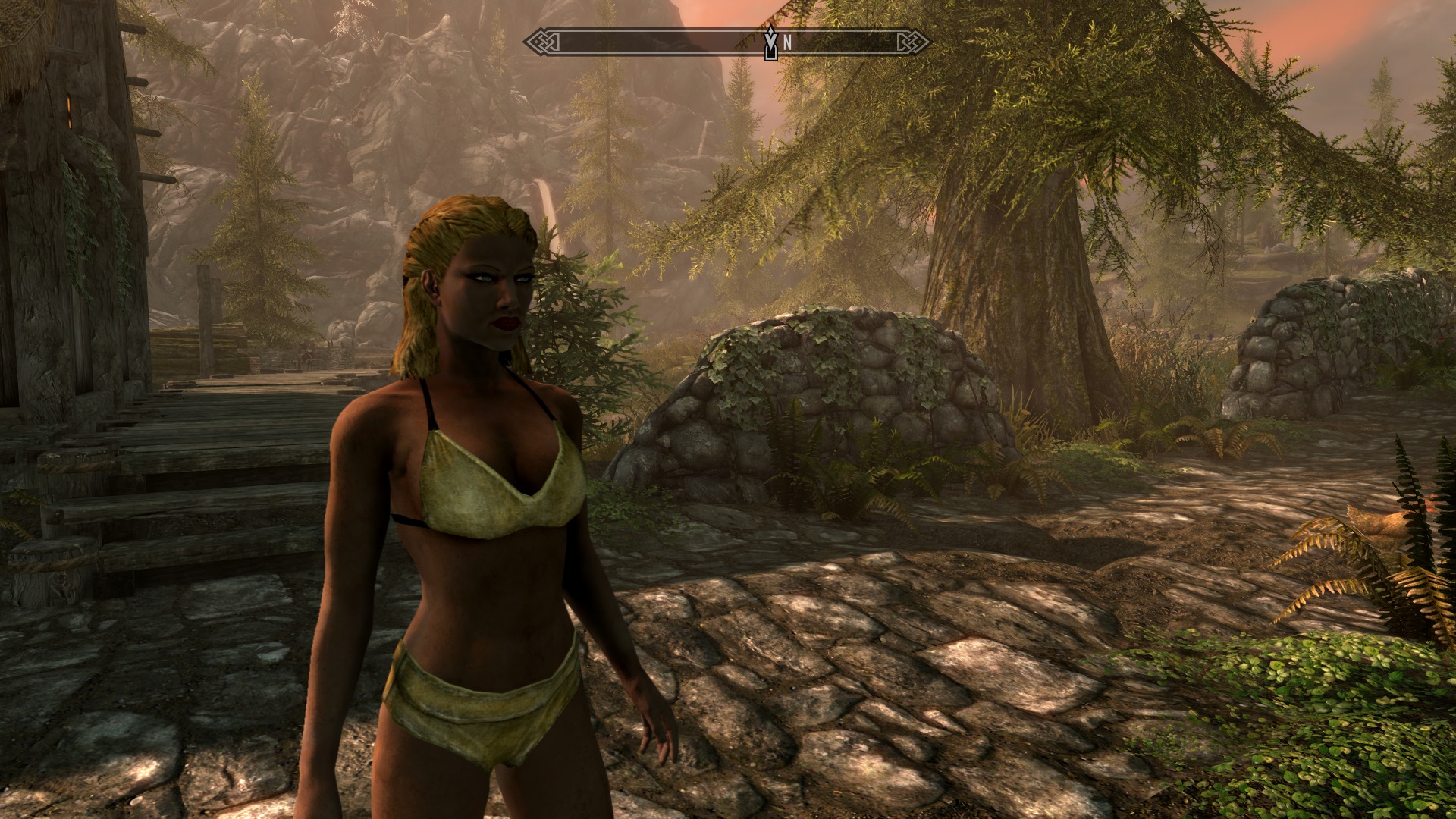Select the North marker on the compass

tap(787, 43)
